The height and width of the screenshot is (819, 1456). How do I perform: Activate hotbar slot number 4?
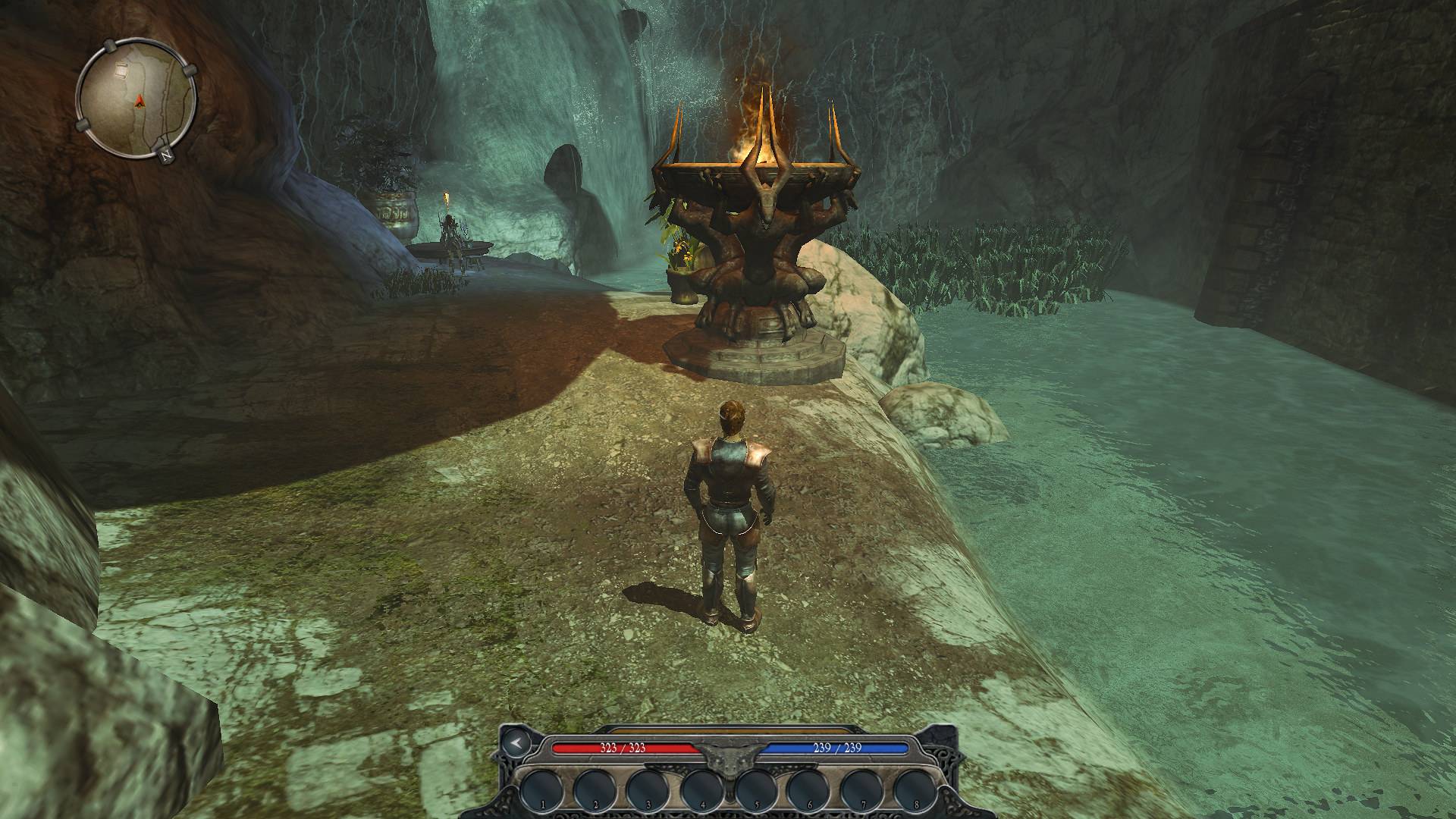click(x=703, y=790)
